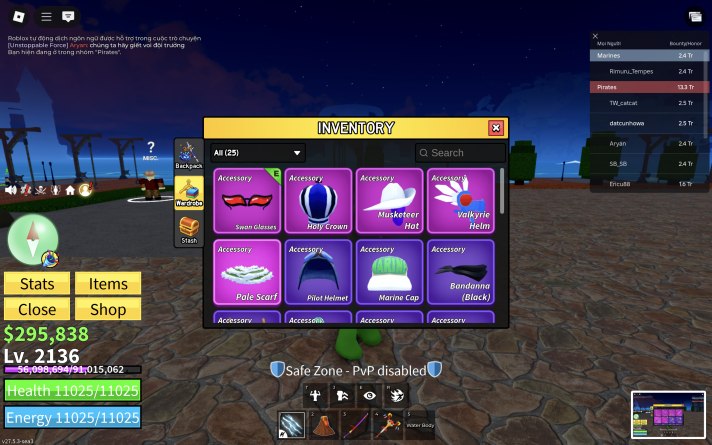Select the Pale Scarf accessory
Screen dimensions: 712x445
click(x=246, y=271)
